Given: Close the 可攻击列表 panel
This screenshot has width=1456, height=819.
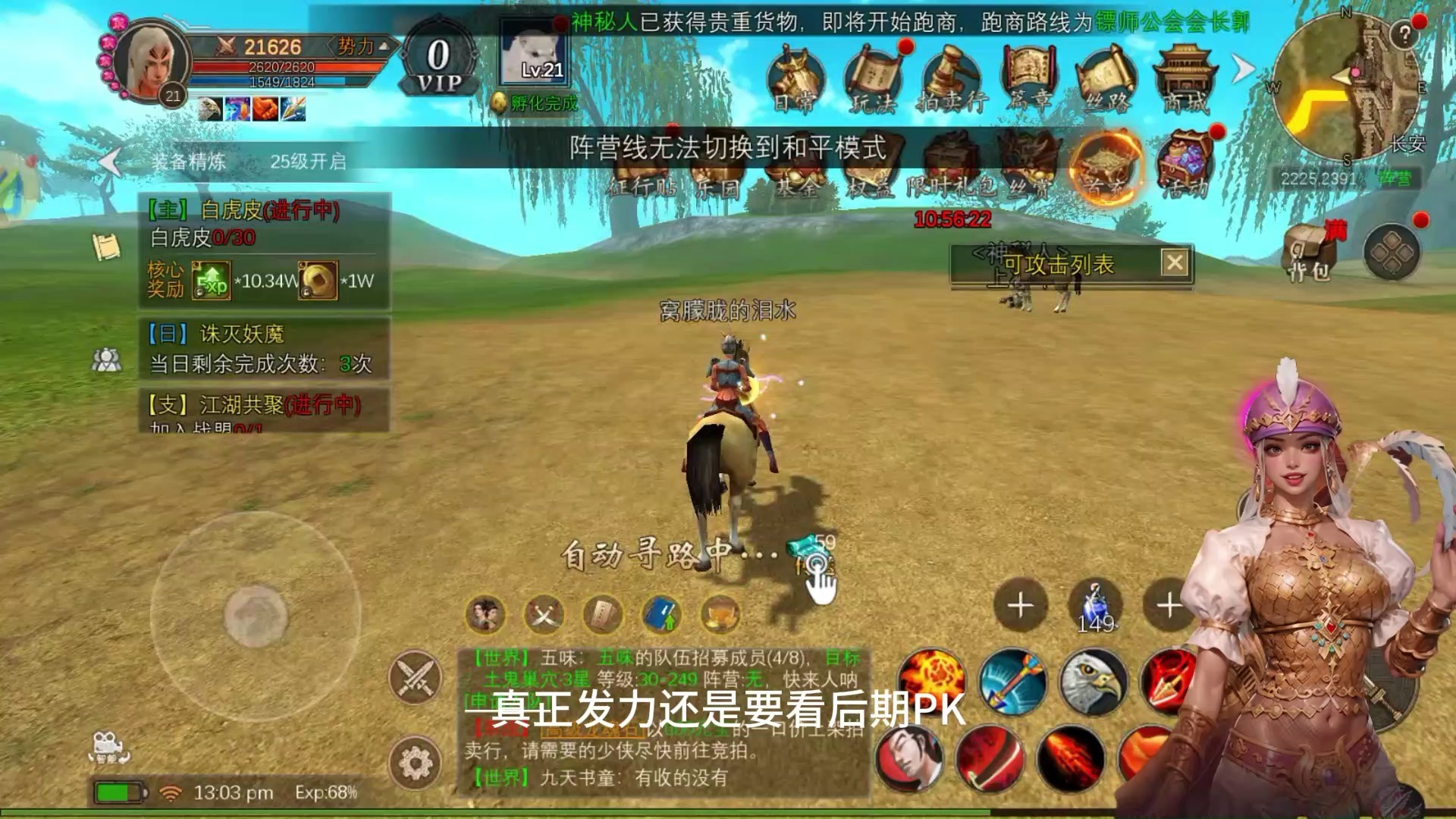Looking at the screenshot, I should coord(1175,263).
